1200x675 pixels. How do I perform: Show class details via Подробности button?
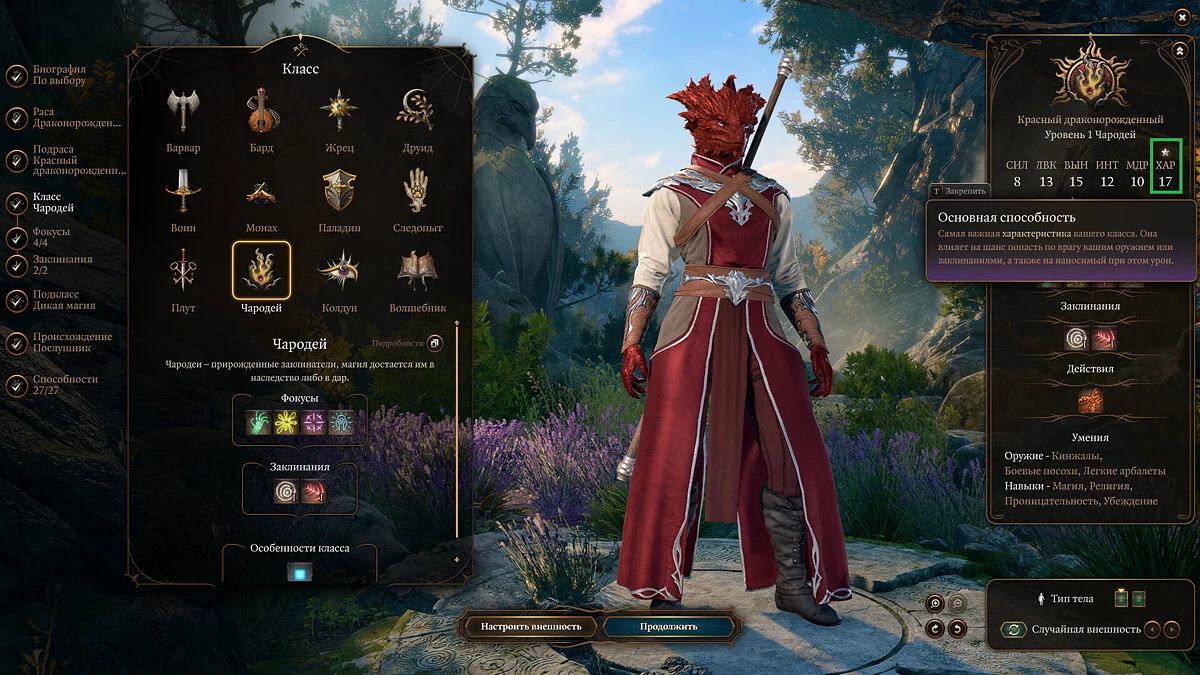435,343
